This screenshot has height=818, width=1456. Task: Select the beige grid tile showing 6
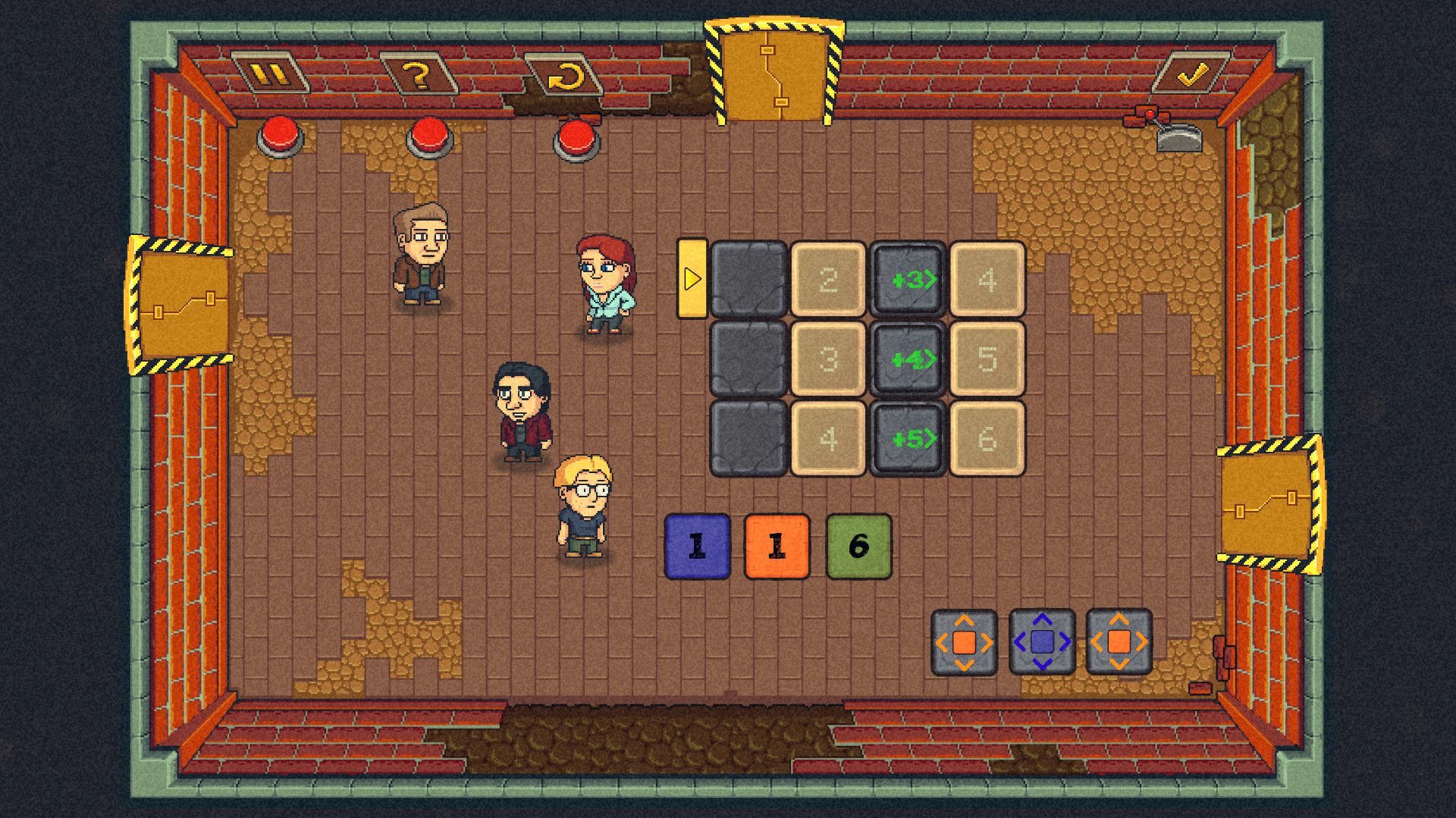987,439
